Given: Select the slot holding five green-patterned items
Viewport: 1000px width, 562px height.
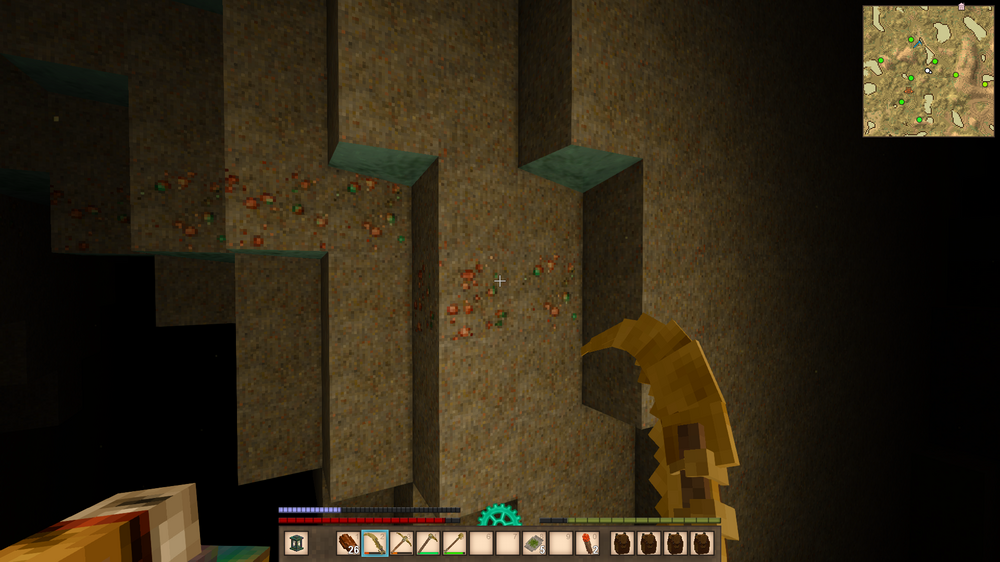Looking at the screenshot, I should [533, 543].
